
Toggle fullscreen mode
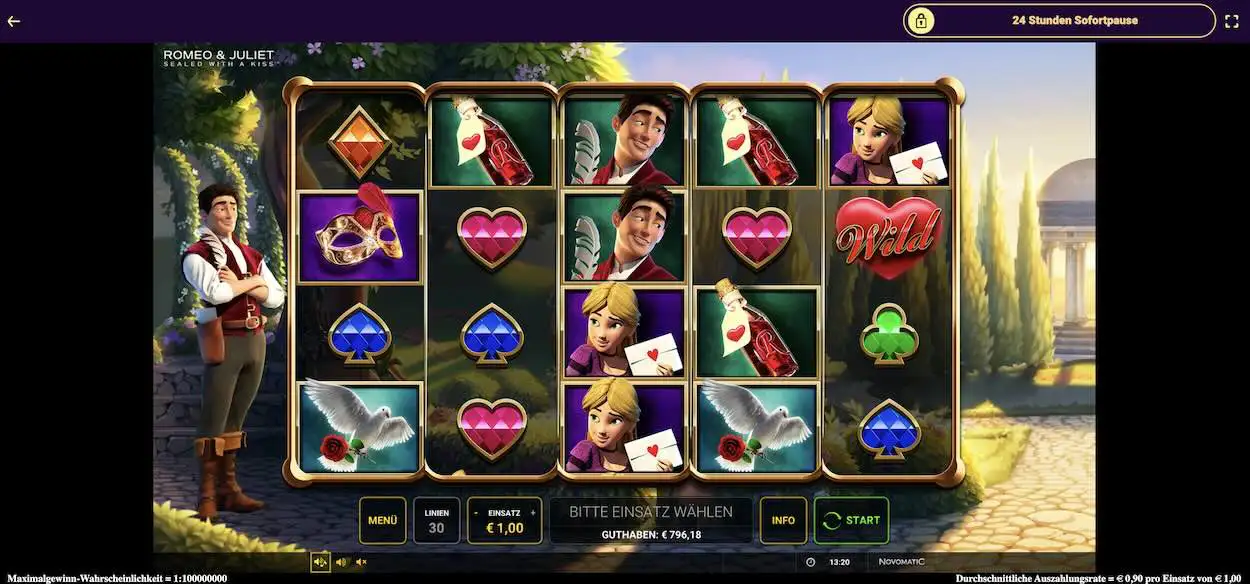(1231, 20)
